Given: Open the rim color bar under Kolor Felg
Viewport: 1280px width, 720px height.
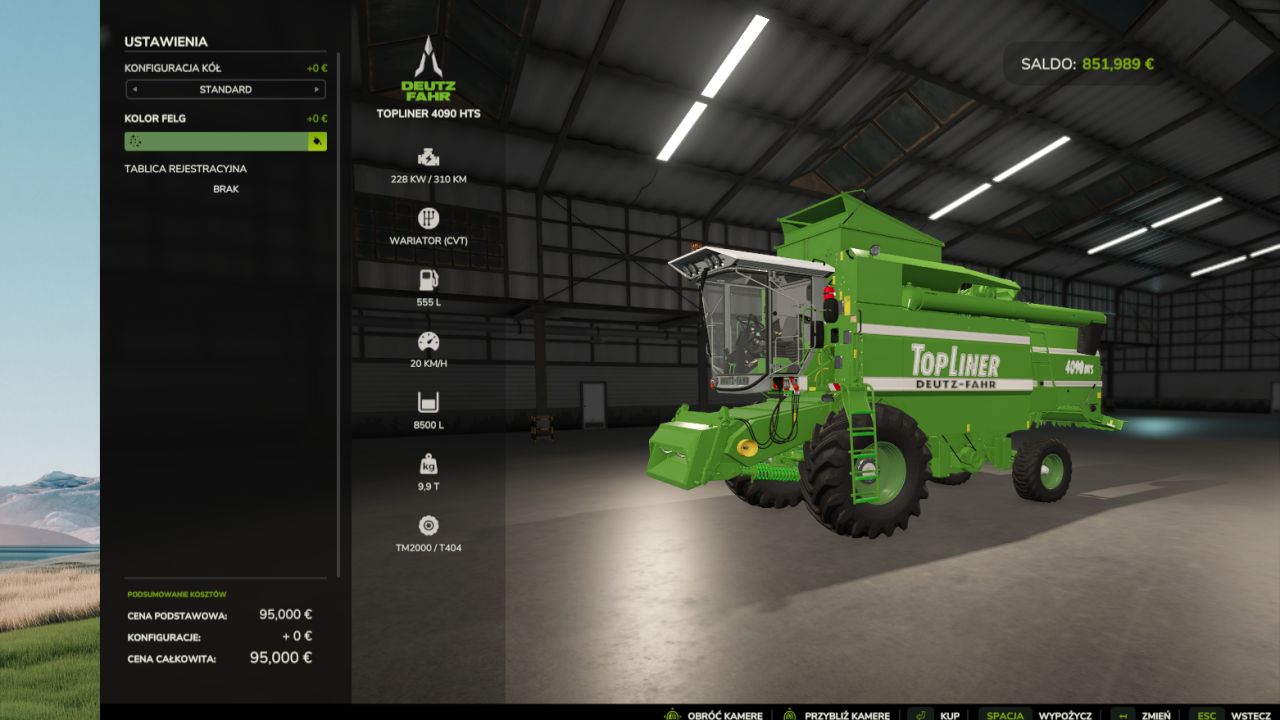Looking at the screenshot, I should coord(215,142).
